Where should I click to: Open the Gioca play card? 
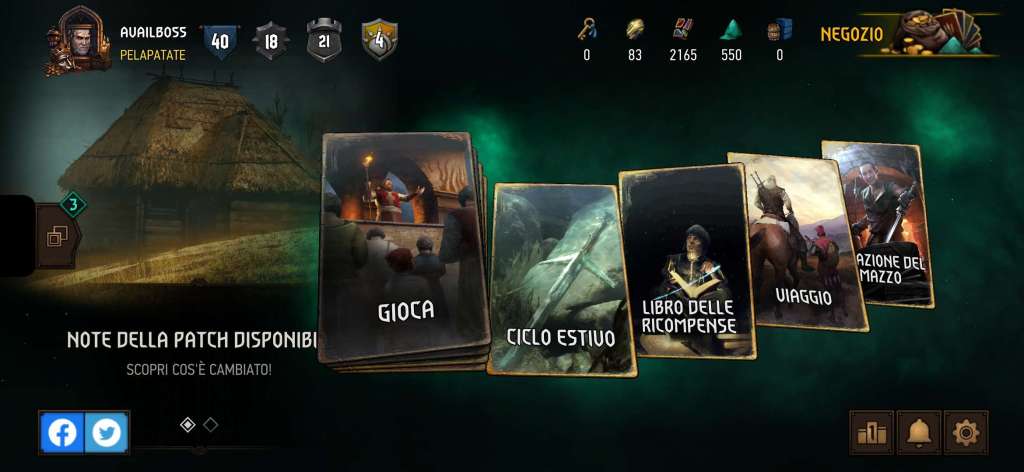point(402,250)
